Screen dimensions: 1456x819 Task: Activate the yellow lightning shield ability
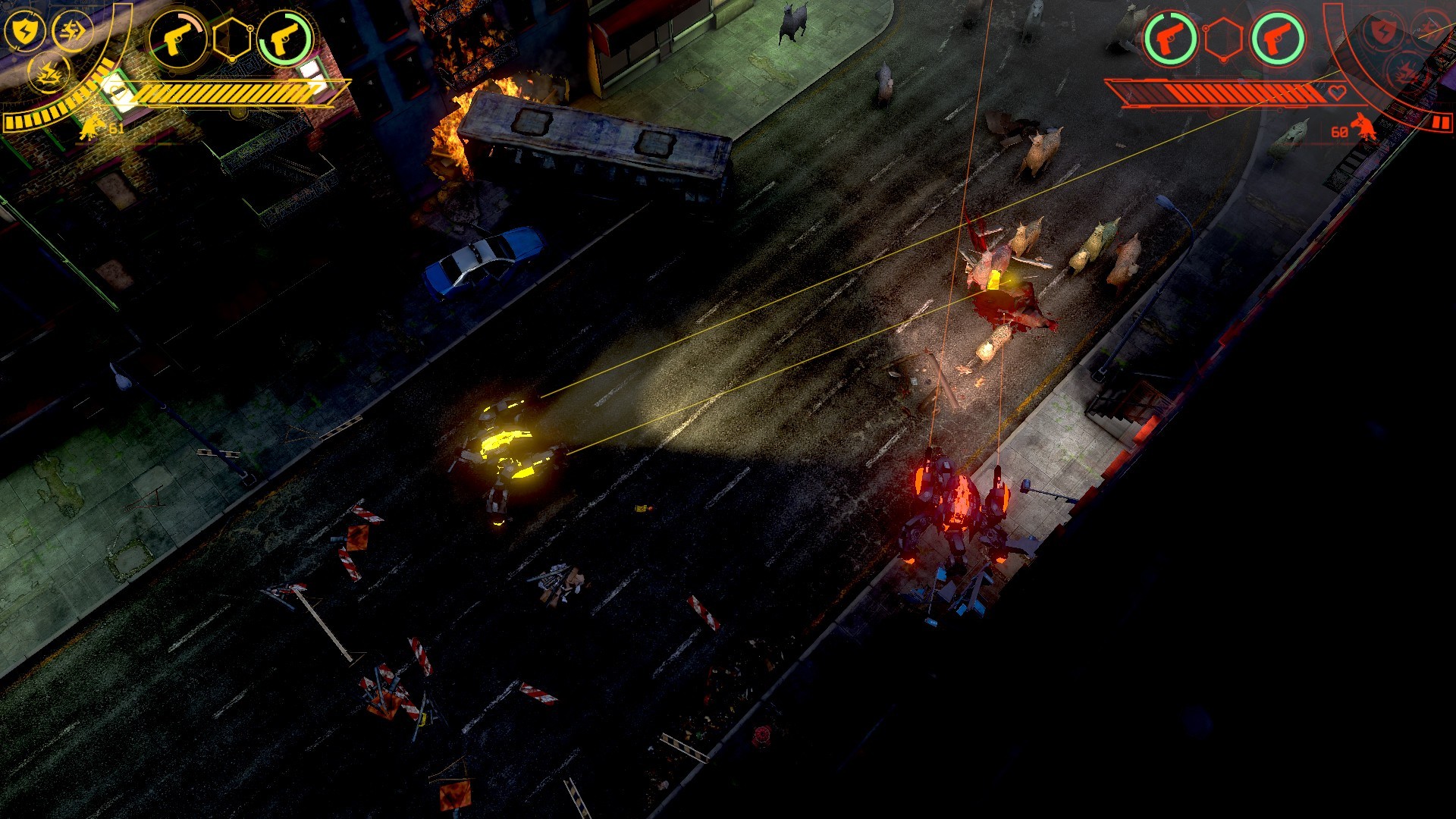(24, 31)
